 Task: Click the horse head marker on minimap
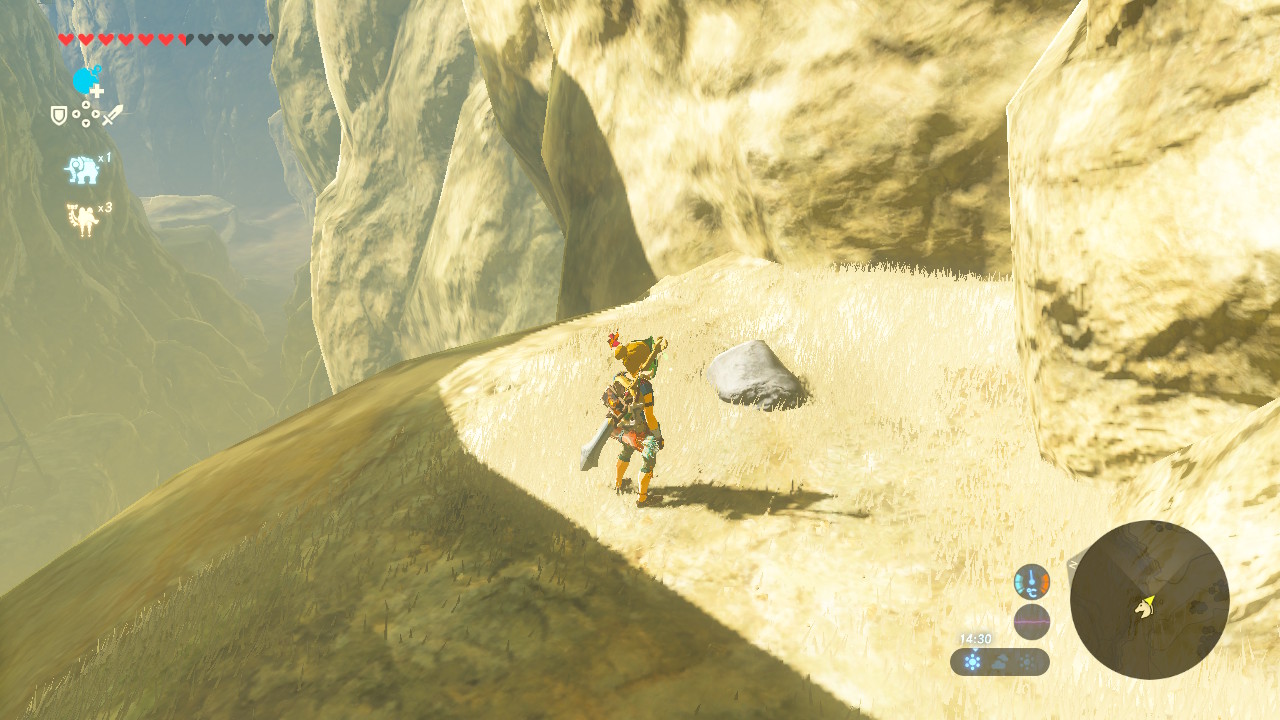pos(1141,608)
